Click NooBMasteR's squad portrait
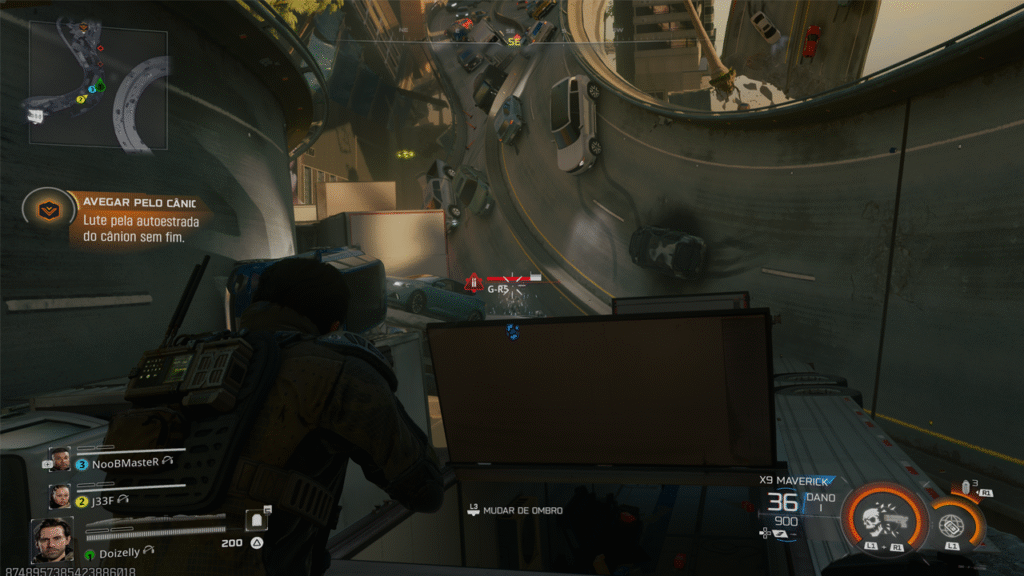Viewport: 1024px width, 576px height. click(x=60, y=460)
